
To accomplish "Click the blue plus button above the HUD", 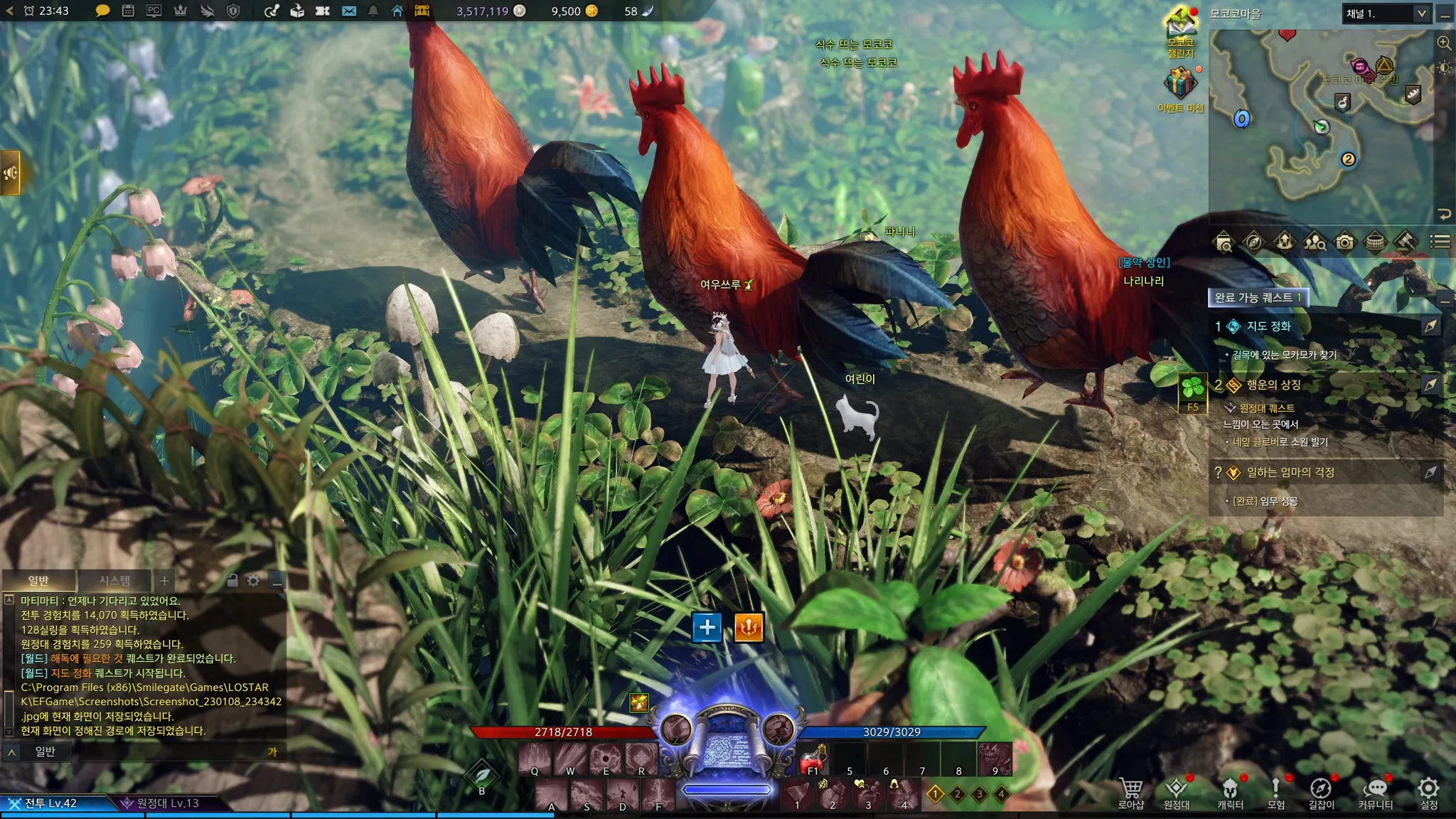I will pos(707,627).
